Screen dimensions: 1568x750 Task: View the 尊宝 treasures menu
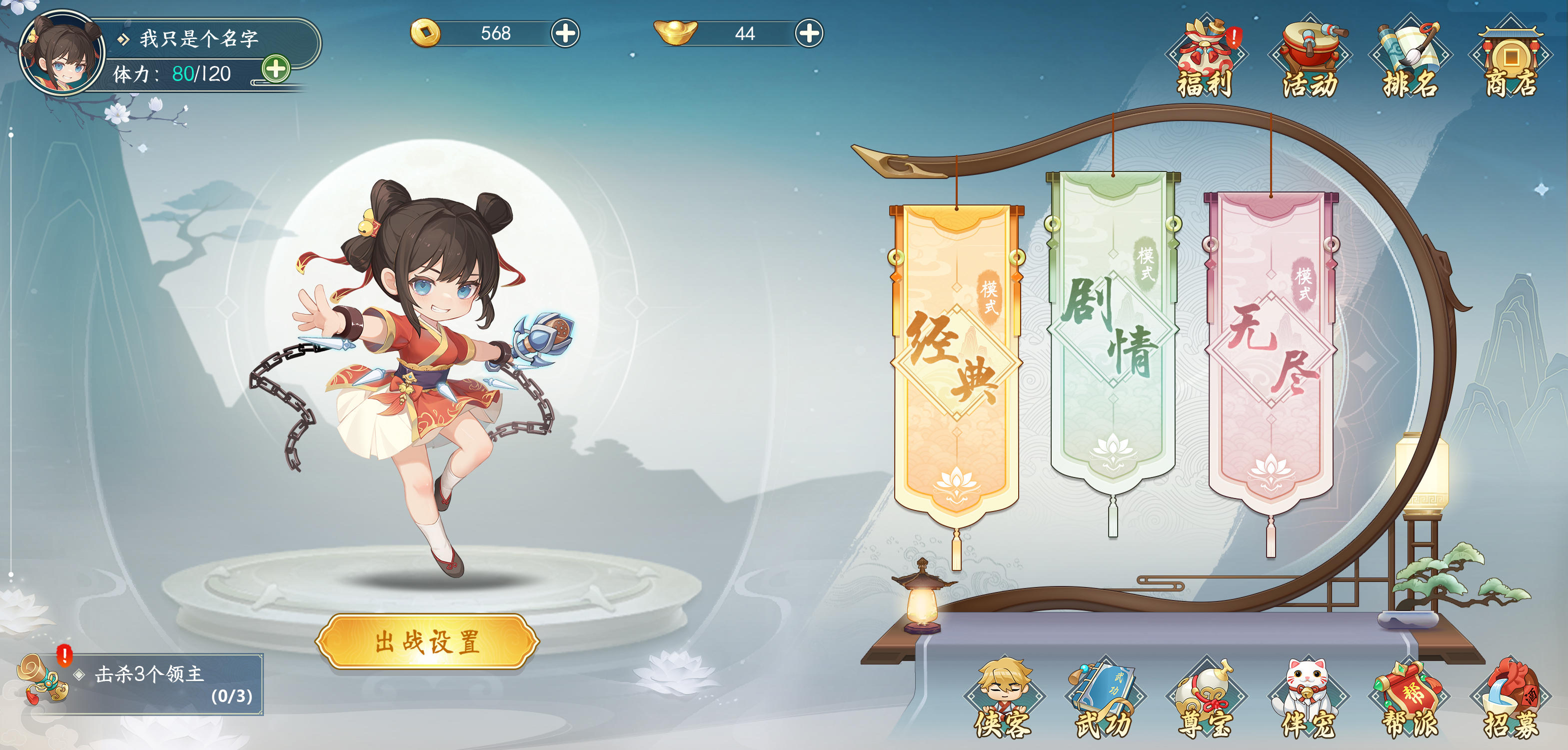1206,699
